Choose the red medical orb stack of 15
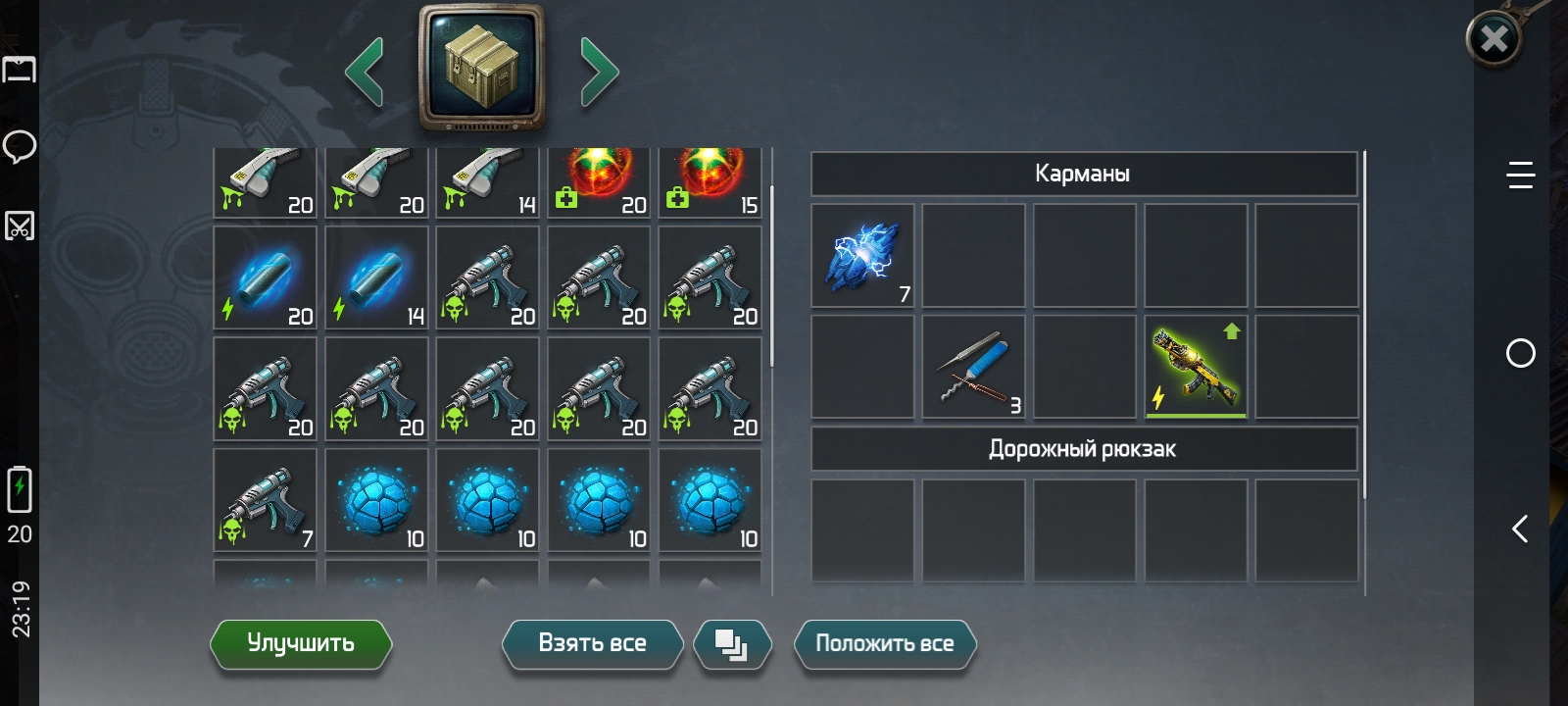Viewport: 1568px width, 706px height. [710, 183]
